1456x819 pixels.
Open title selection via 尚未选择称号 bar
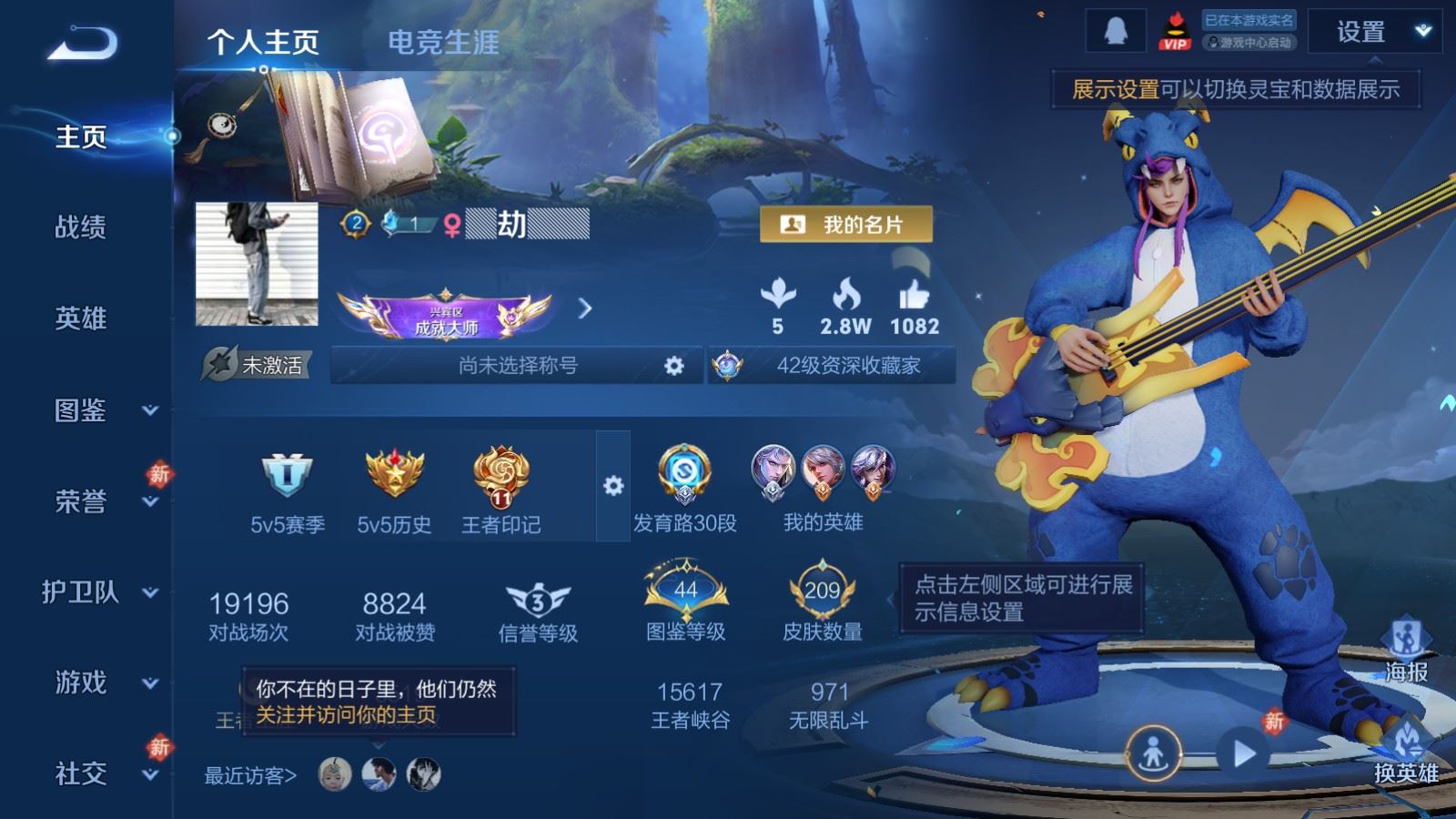pyautogui.click(x=517, y=366)
